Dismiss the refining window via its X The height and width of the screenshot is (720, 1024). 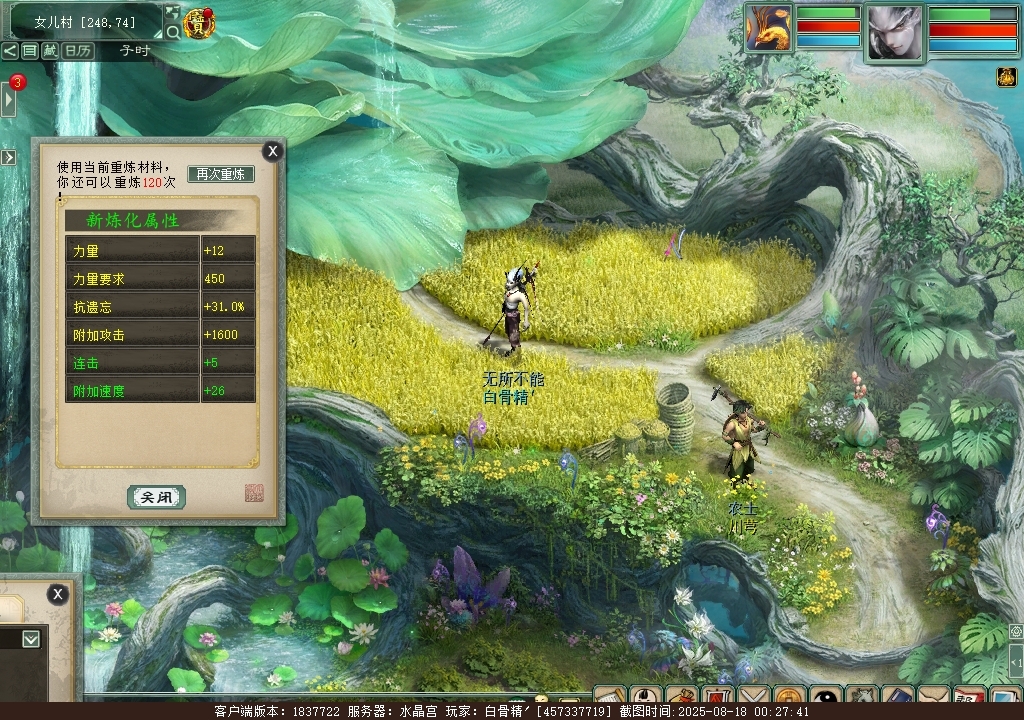(272, 151)
